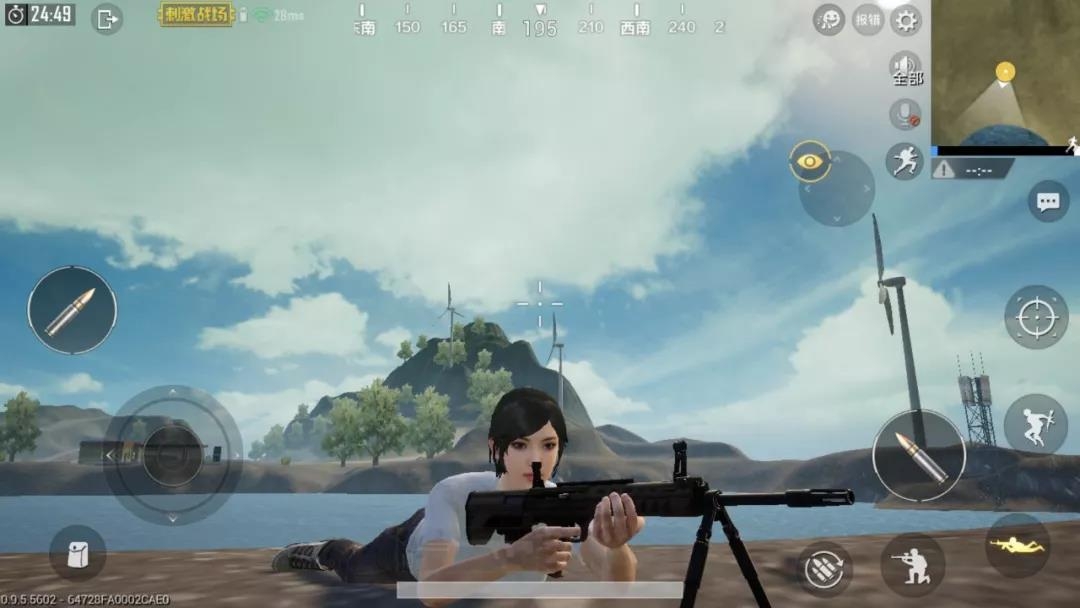Fire using the bullet button above the joystick
This screenshot has height=608, width=1080.
tap(72, 310)
